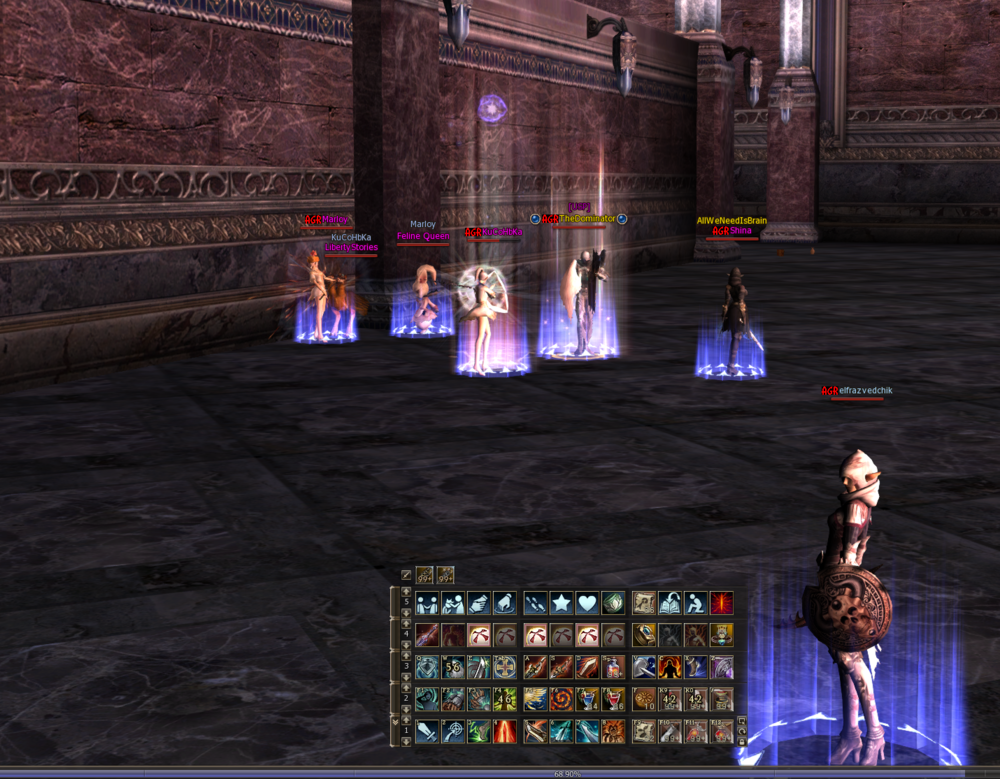1000x779 pixels.
Task: Activate the crosshair target skill
Action: tap(453, 731)
